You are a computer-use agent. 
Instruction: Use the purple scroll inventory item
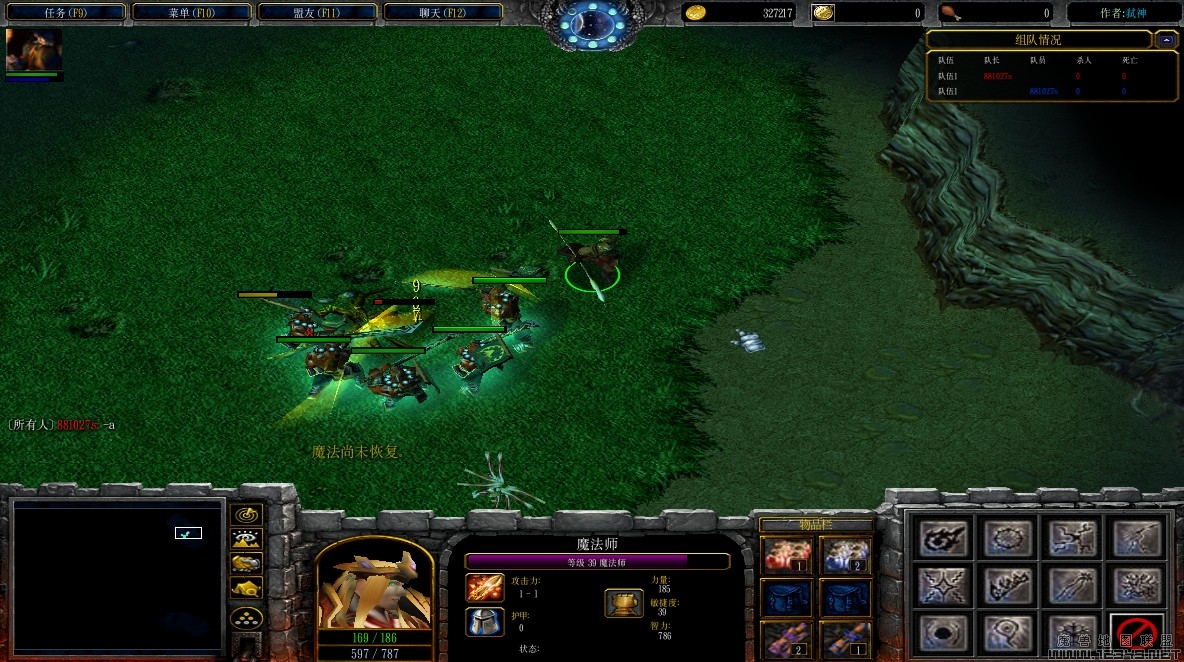coord(787,639)
